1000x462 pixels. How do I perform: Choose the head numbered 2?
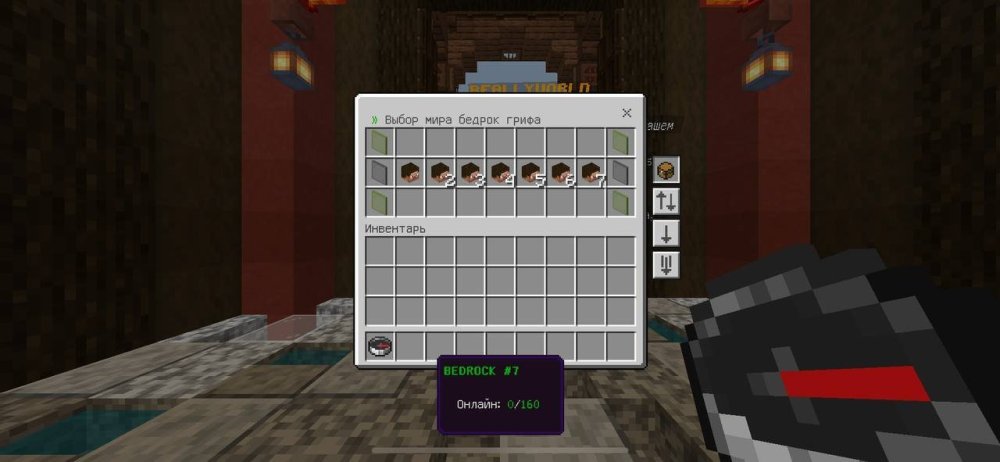(x=440, y=172)
